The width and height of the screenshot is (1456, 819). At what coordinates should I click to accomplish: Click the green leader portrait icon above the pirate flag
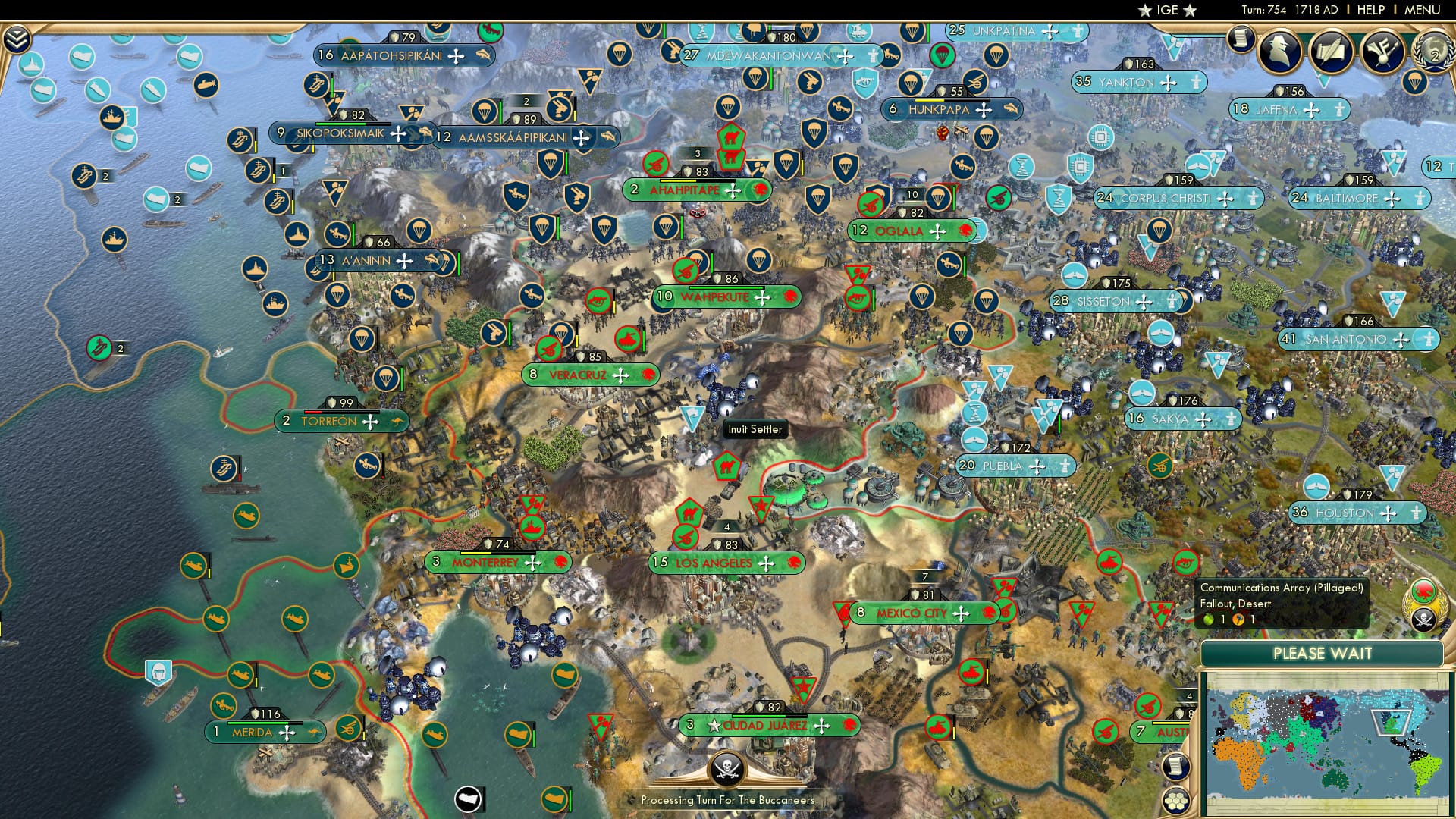[1423, 590]
